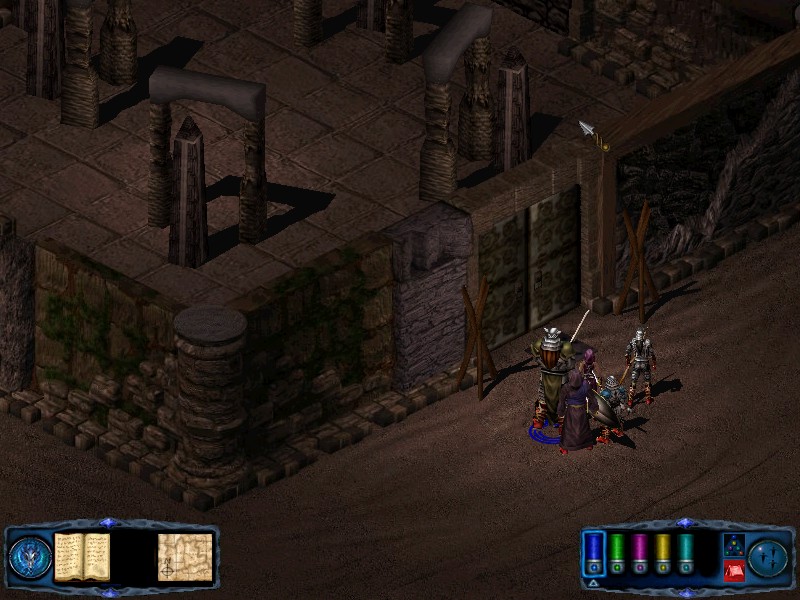Select the yellow party member
Screen dimensions: 800x600
coord(663,553)
